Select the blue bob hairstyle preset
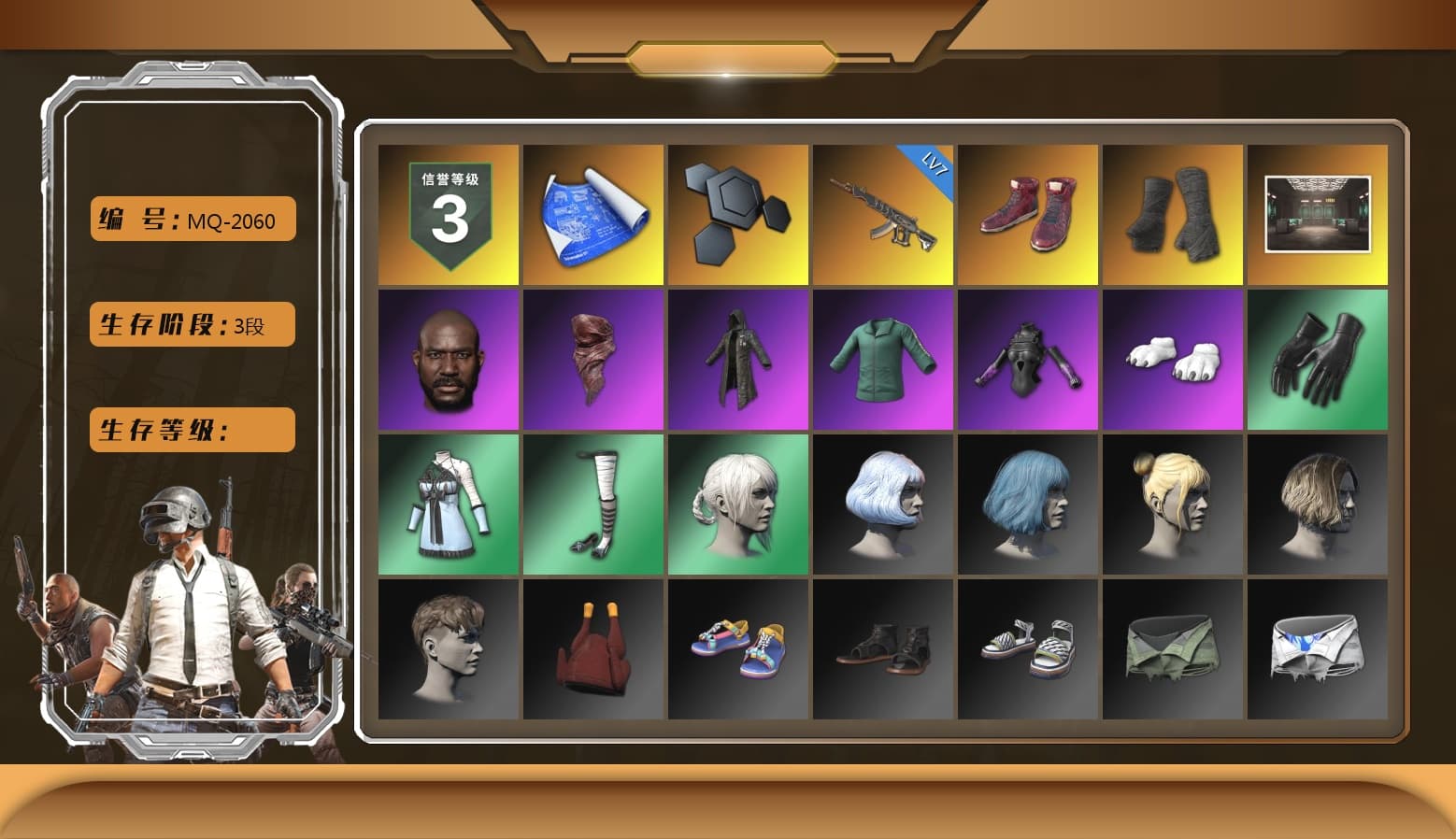1456x839 pixels. 1028,504
